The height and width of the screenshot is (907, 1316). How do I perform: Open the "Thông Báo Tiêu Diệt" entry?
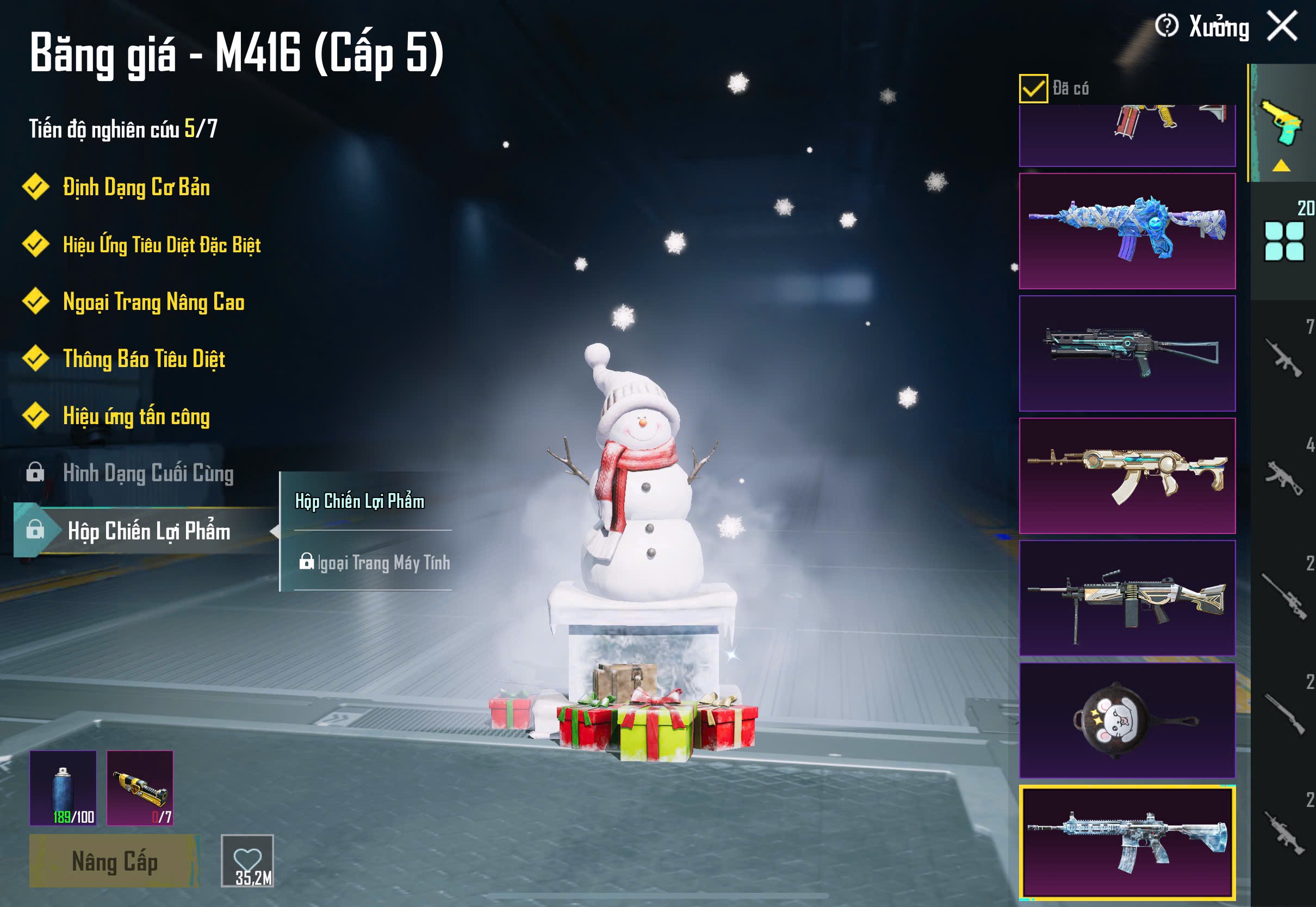tap(144, 359)
